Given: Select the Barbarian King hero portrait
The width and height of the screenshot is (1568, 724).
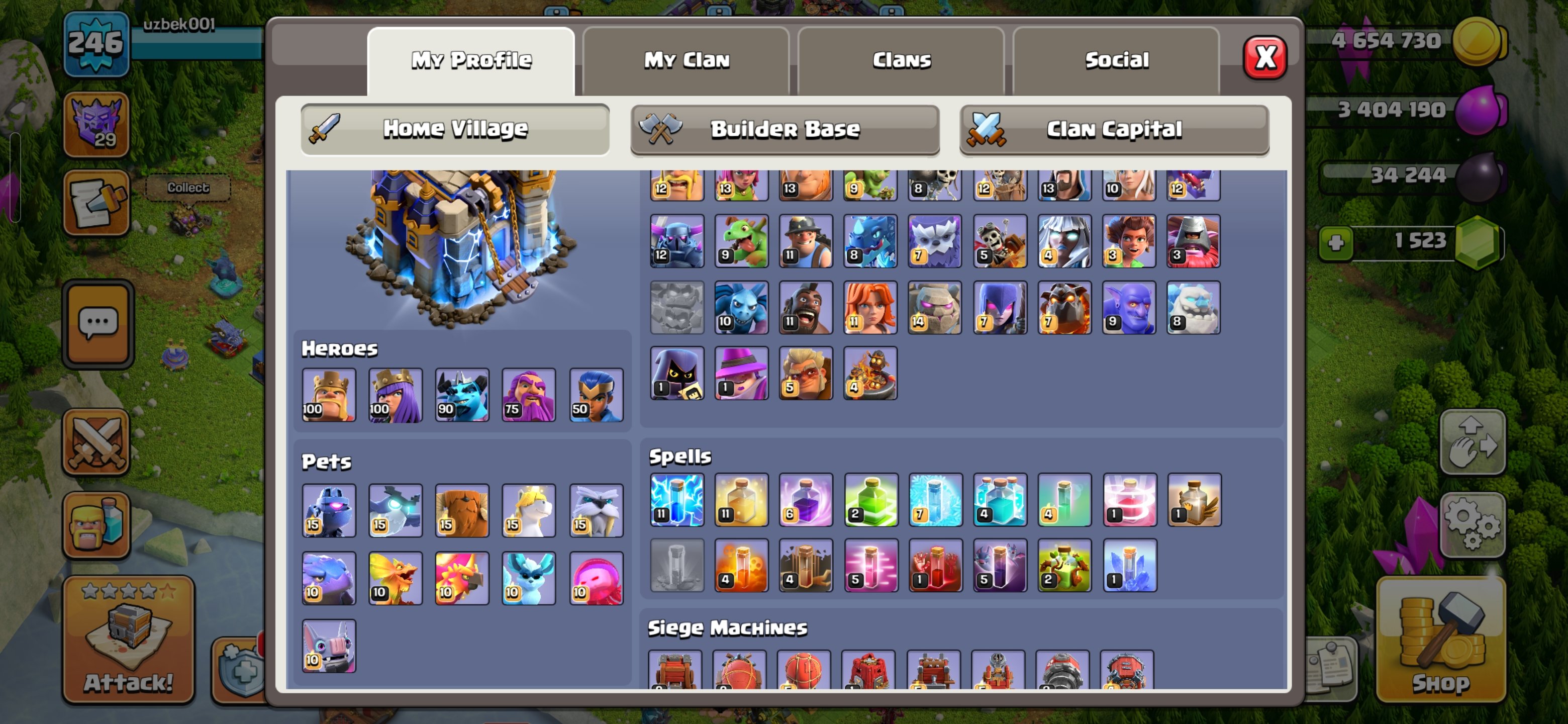Looking at the screenshot, I should 329,395.
